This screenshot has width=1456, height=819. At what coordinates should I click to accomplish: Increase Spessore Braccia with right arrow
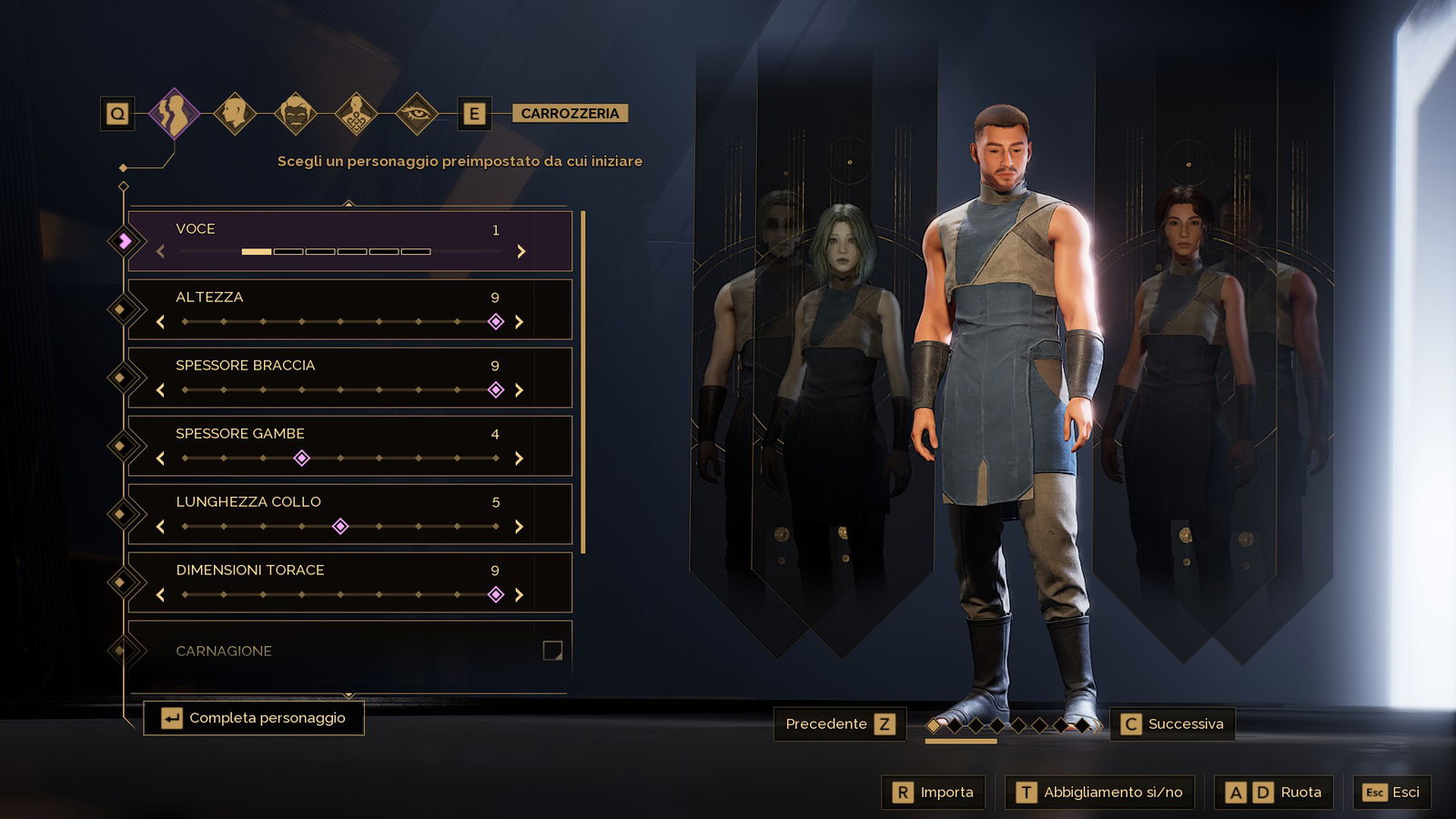click(520, 390)
